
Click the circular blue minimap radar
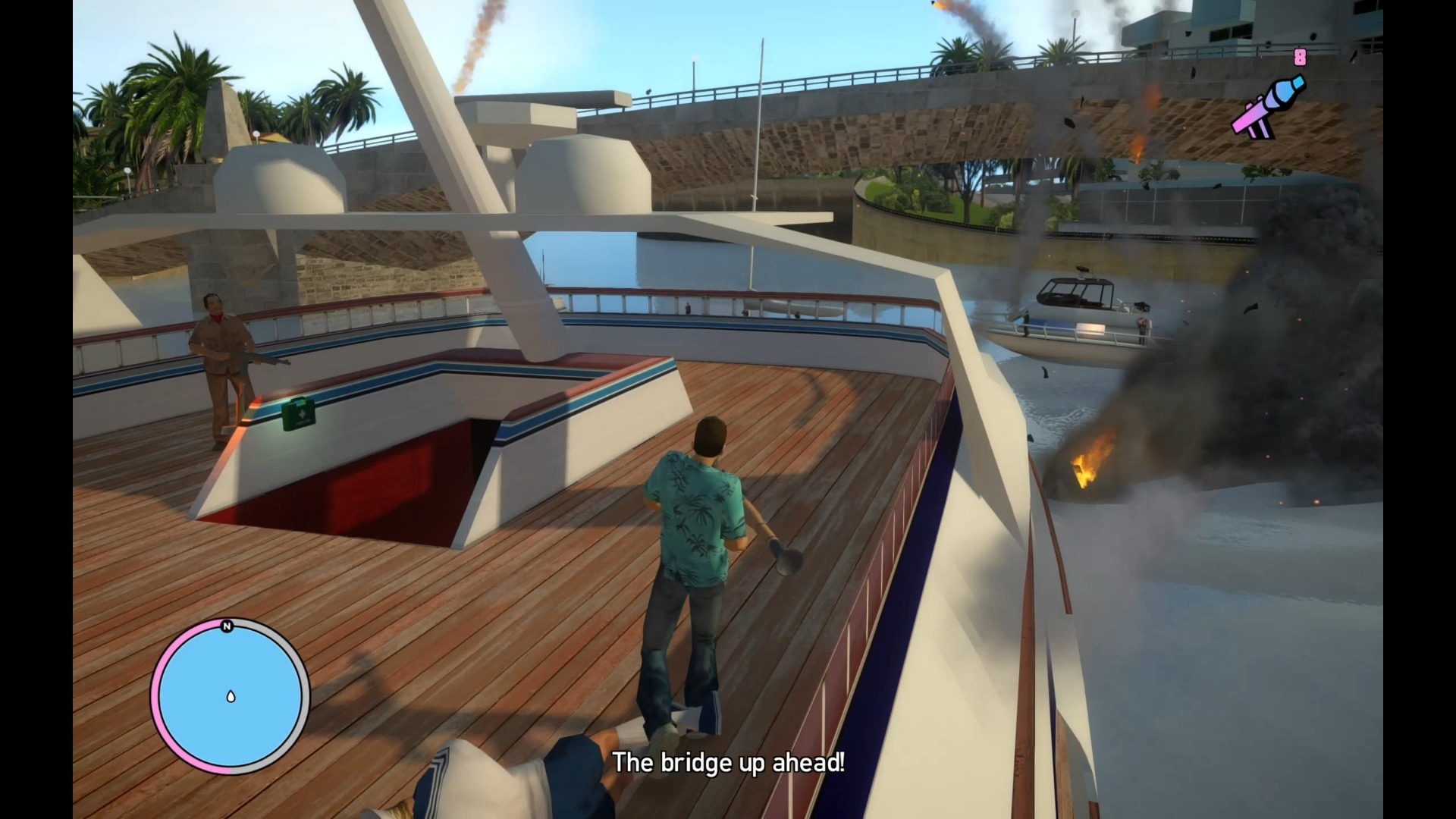coord(231,696)
